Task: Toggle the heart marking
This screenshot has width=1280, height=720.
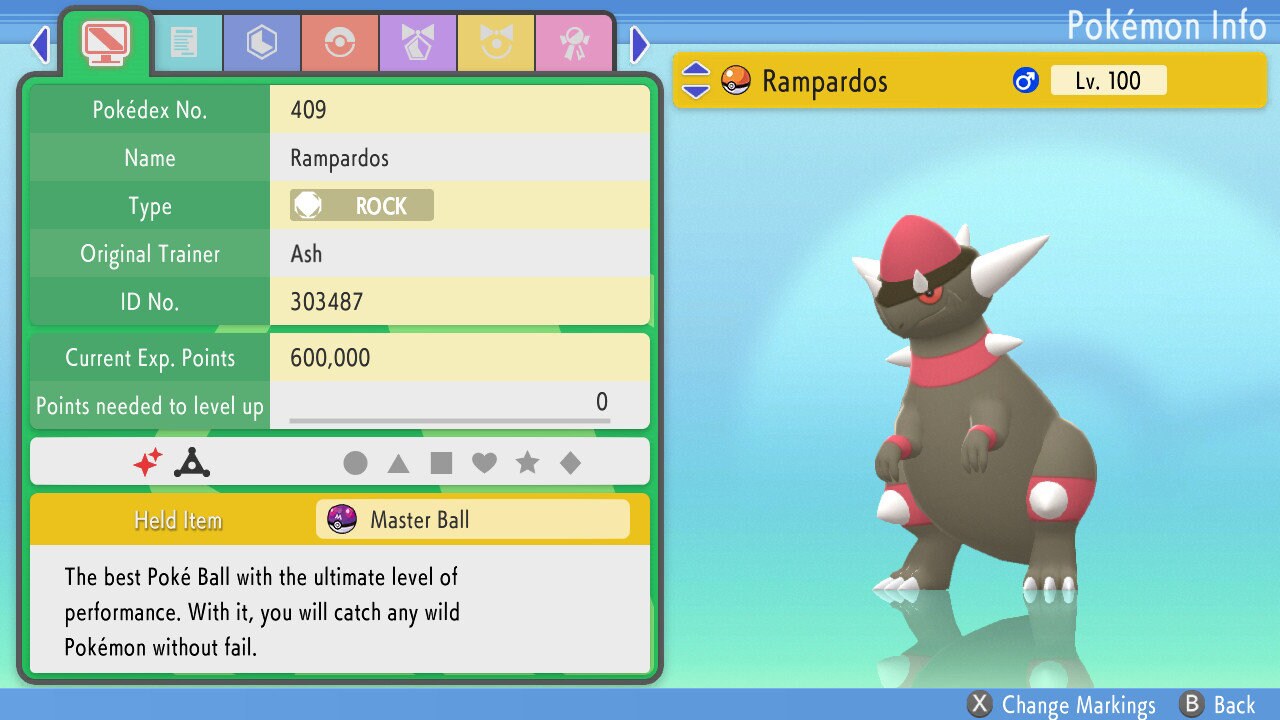Action: coord(485,462)
